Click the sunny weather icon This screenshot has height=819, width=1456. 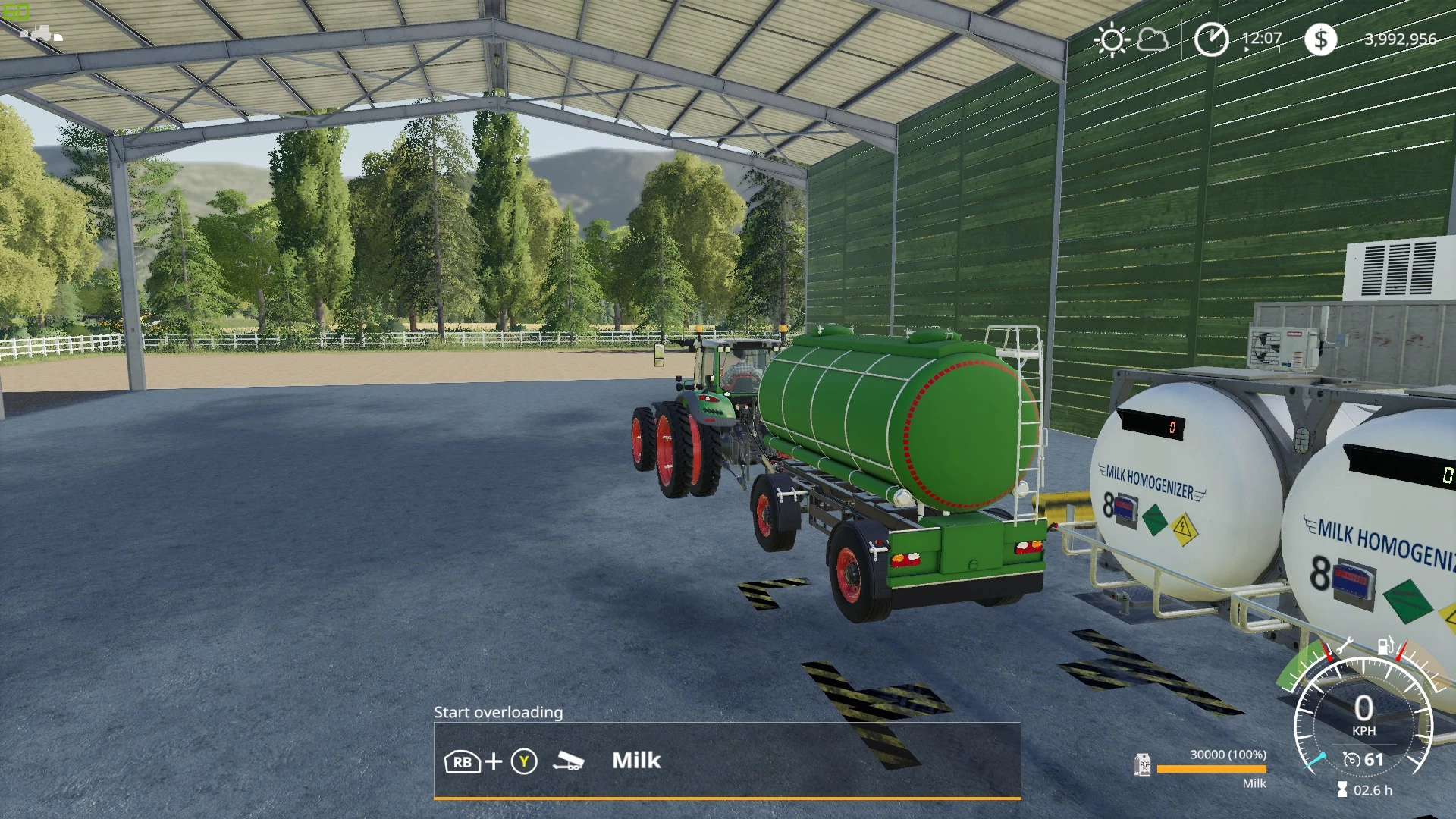(x=1112, y=39)
